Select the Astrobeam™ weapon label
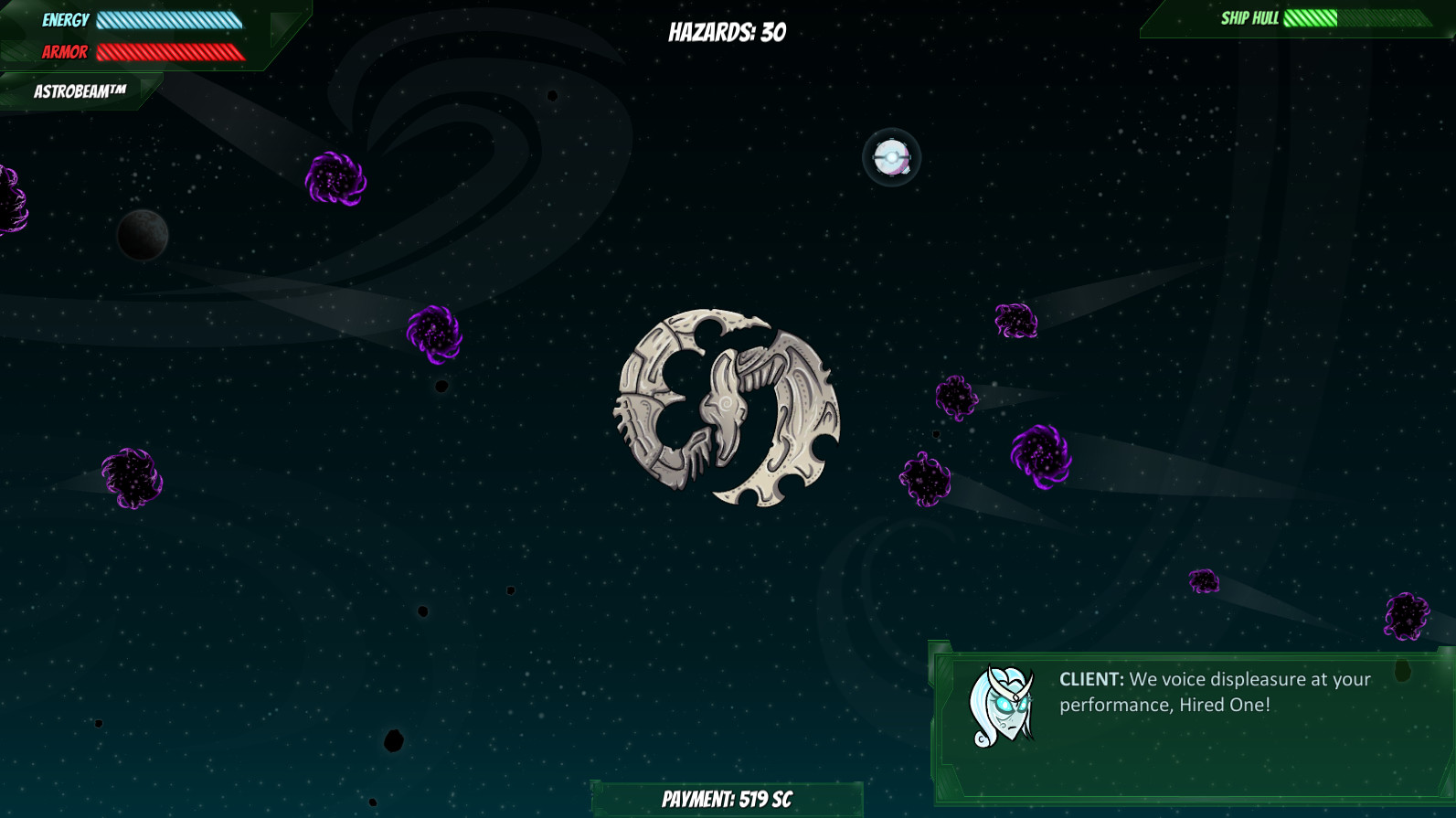This screenshot has height=818, width=1456. tap(80, 91)
